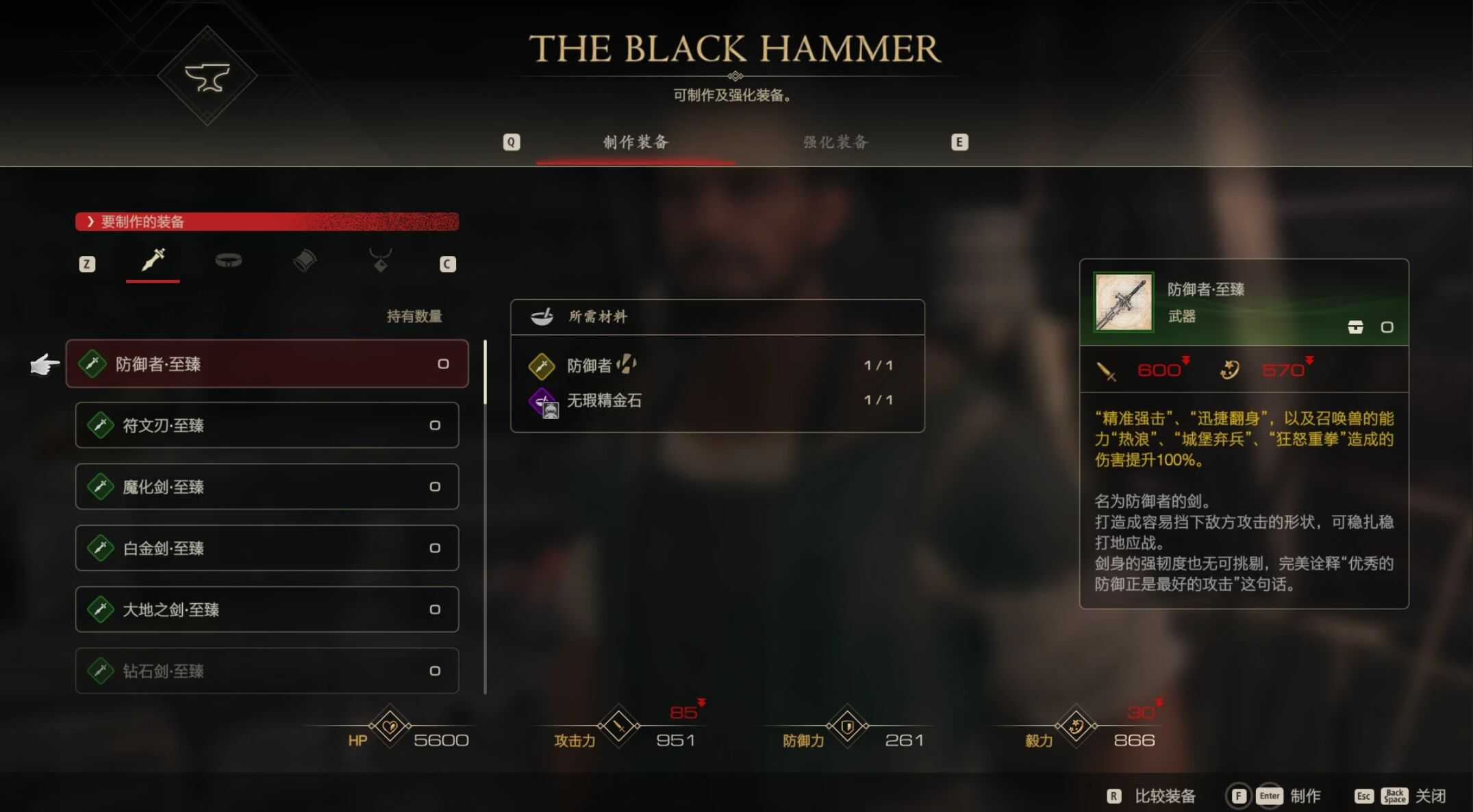Image resolution: width=1473 pixels, height=812 pixels.
Task: Choose the 大地之剑·至臻 recipe
Action: point(267,609)
